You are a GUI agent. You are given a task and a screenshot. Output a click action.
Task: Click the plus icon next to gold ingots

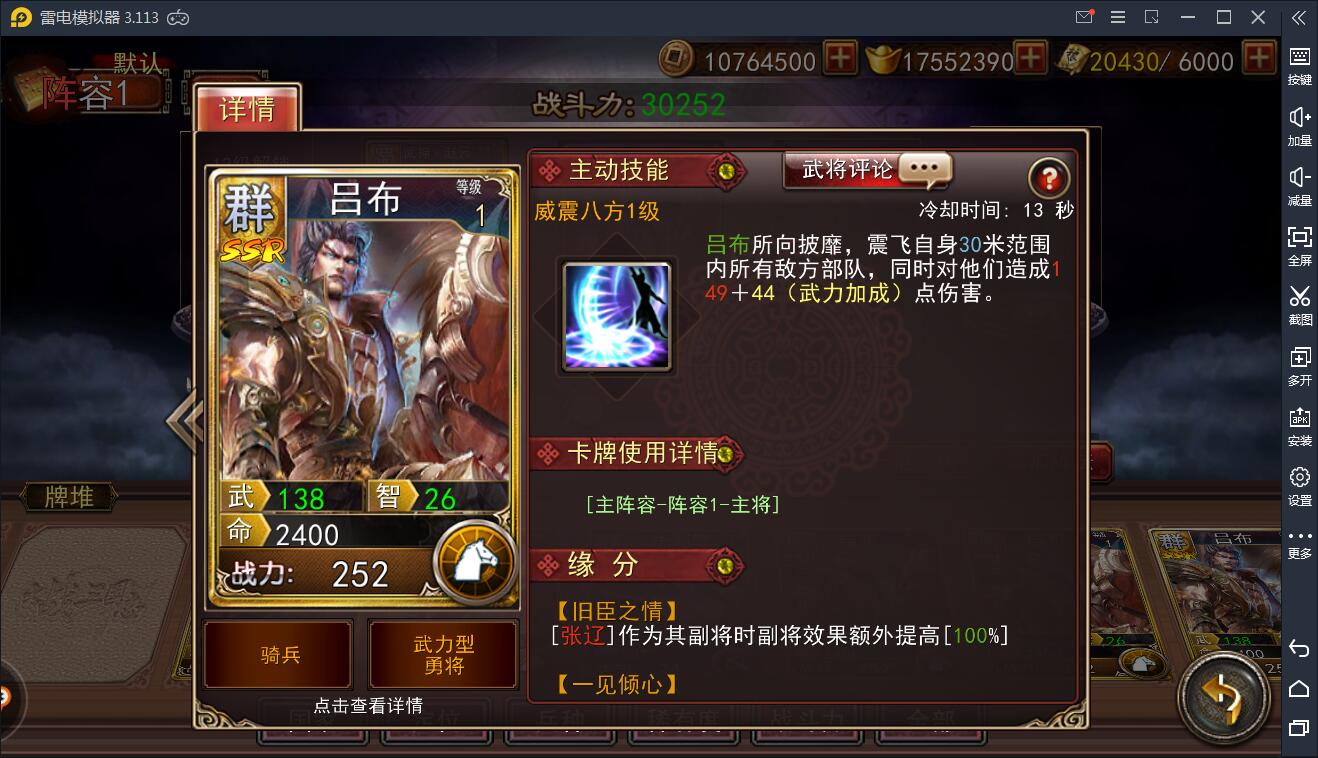click(1028, 60)
